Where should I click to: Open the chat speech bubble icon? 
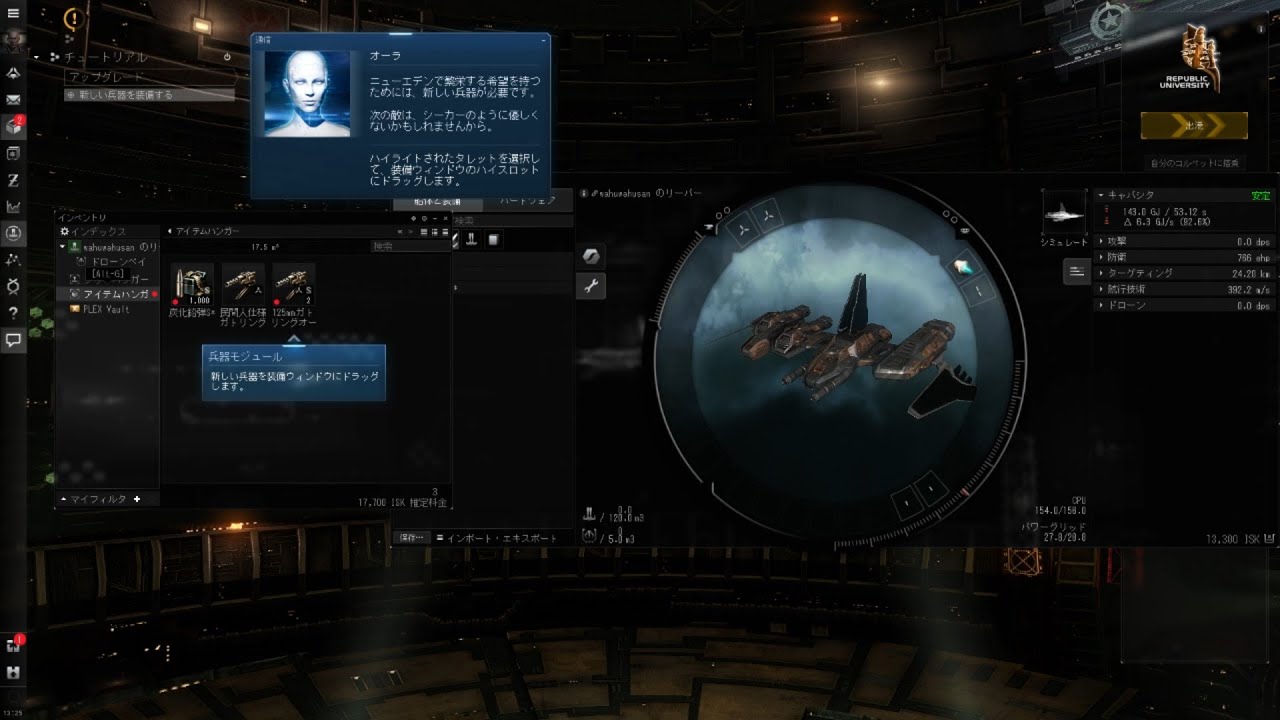[14, 340]
